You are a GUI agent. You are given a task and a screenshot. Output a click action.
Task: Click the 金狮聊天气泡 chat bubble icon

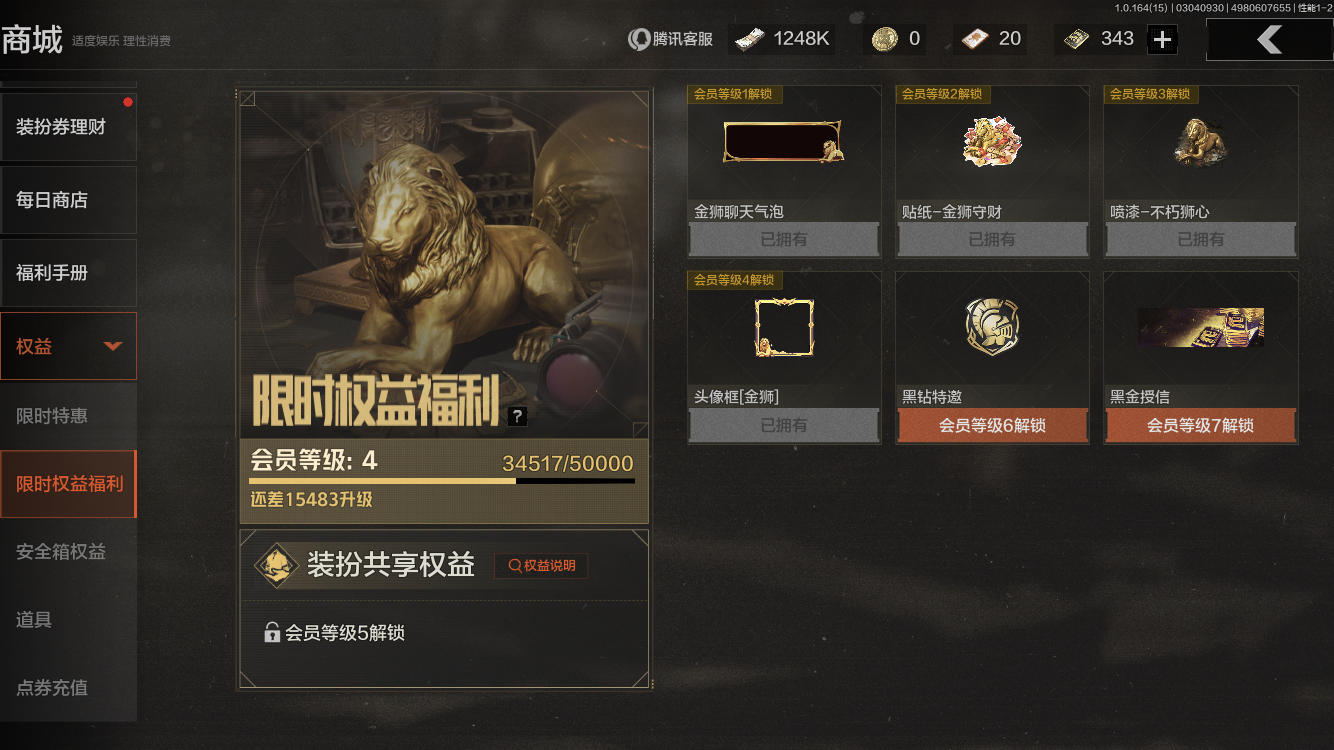[783, 141]
